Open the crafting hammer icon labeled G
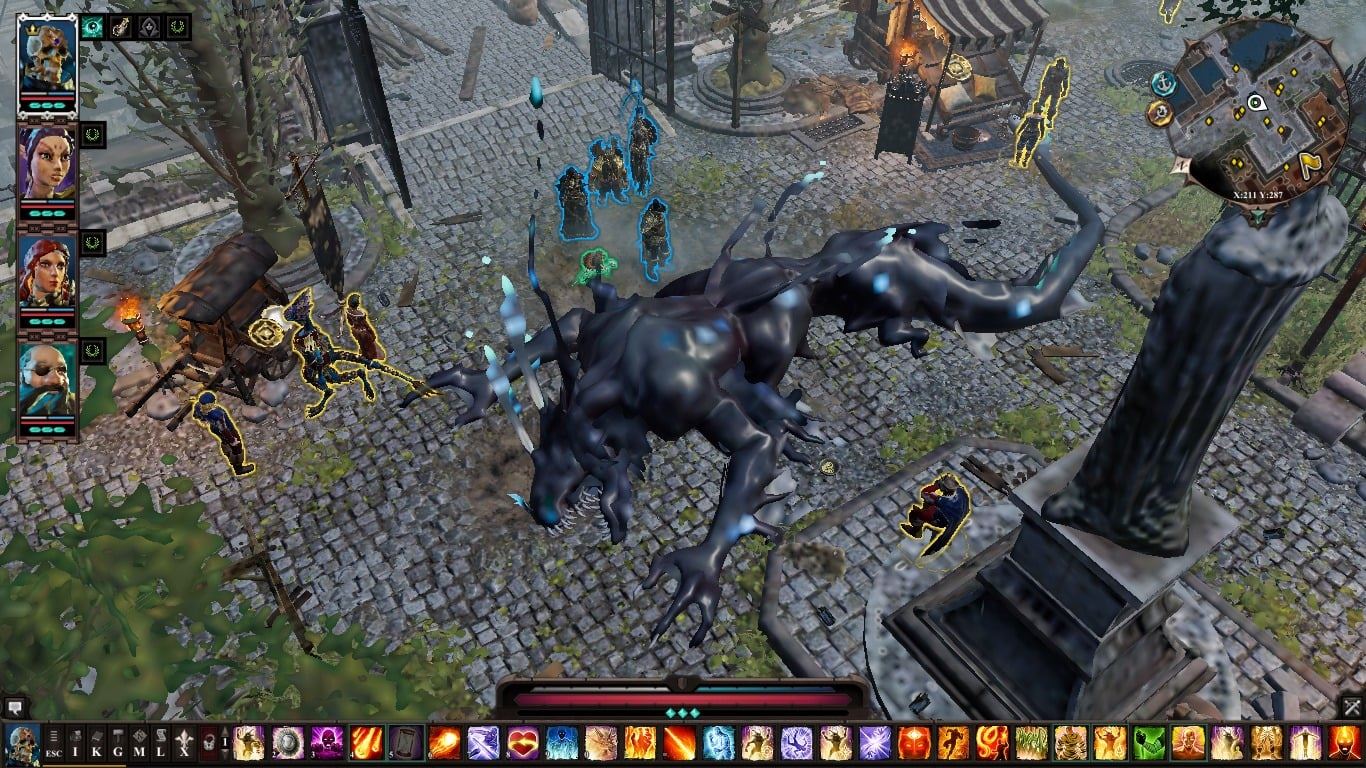 click(x=118, y=744)
